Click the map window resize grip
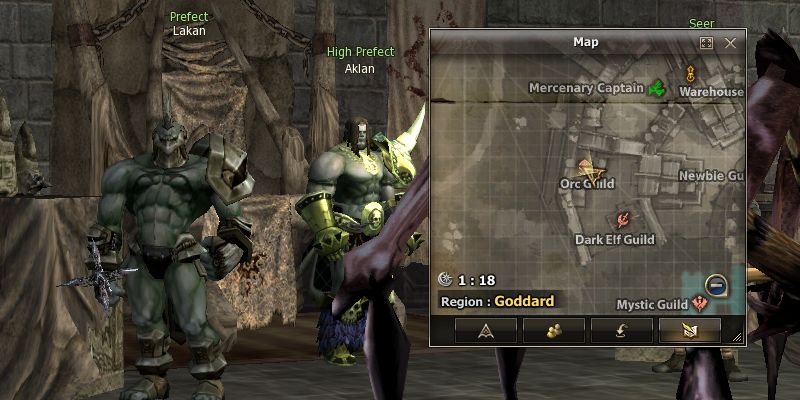This screenshot has height=400, width=800. pos(738,339)
